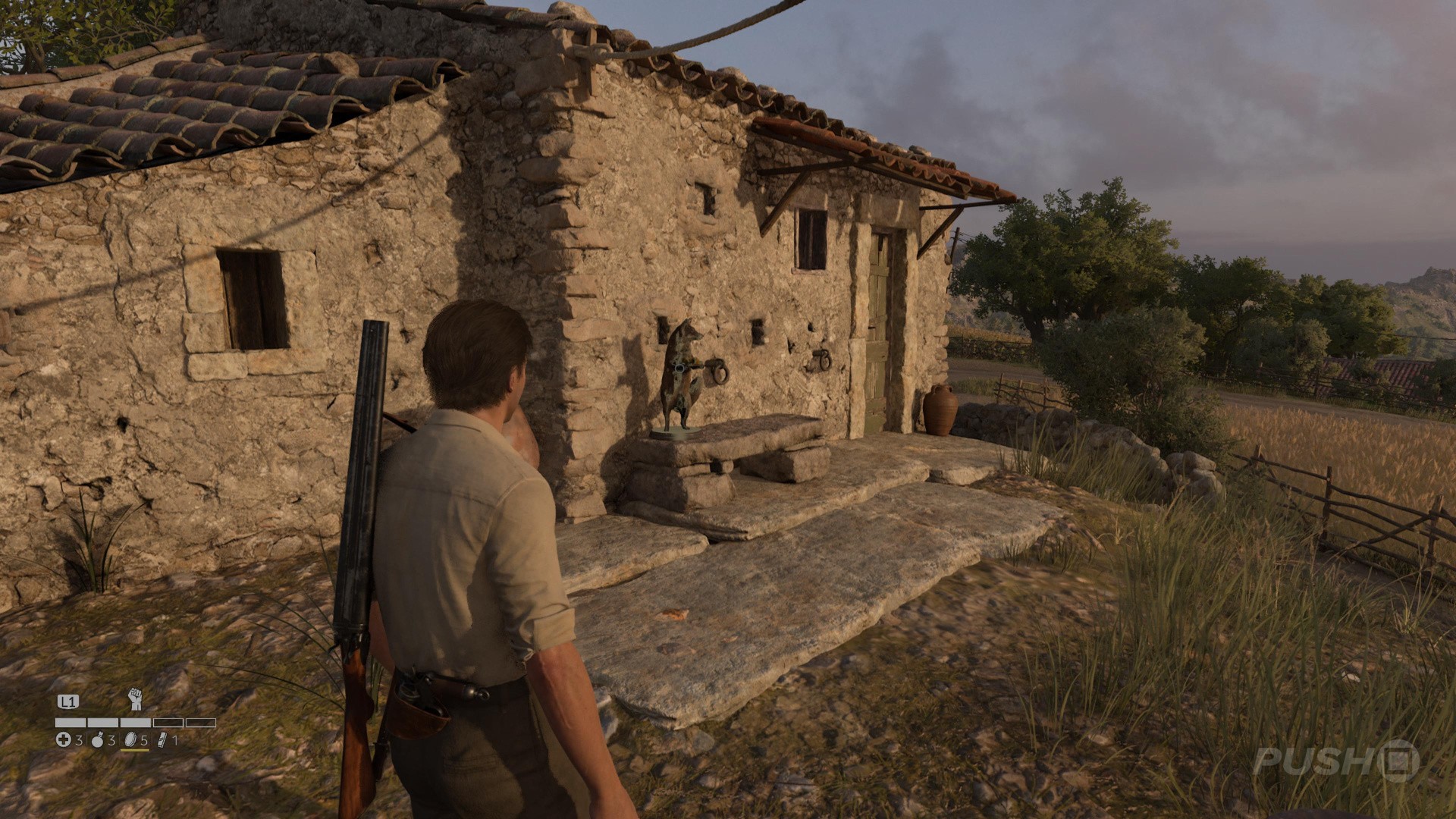Select the round grenade item
This screenshot has width=1456, height=819.
pos(97,740)
